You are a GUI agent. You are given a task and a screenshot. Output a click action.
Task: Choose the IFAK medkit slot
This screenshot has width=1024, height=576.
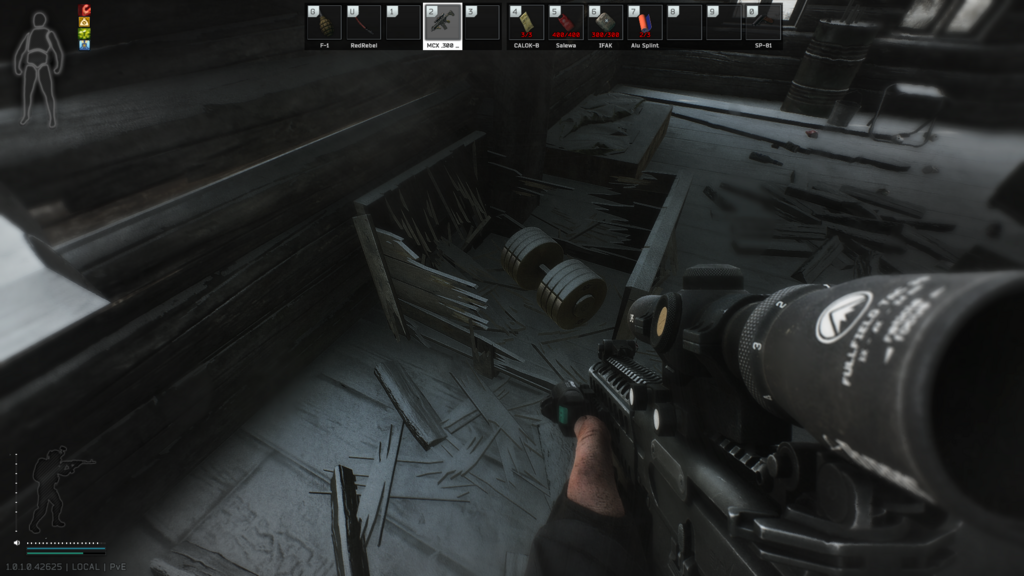point(604,22)
